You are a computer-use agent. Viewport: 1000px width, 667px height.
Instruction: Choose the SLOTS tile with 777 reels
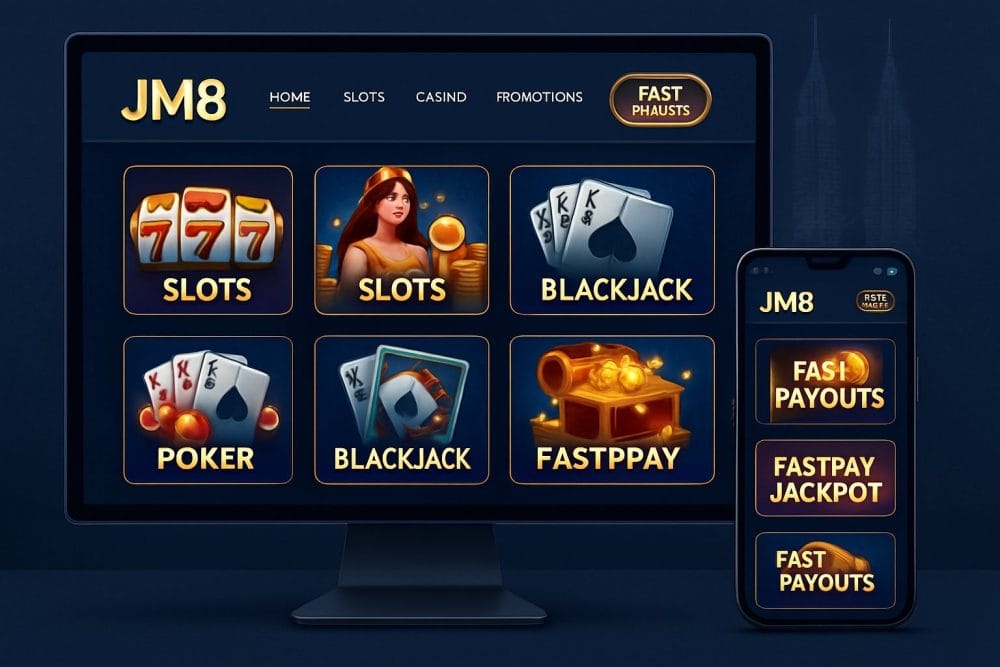click(x=208, y=240)
